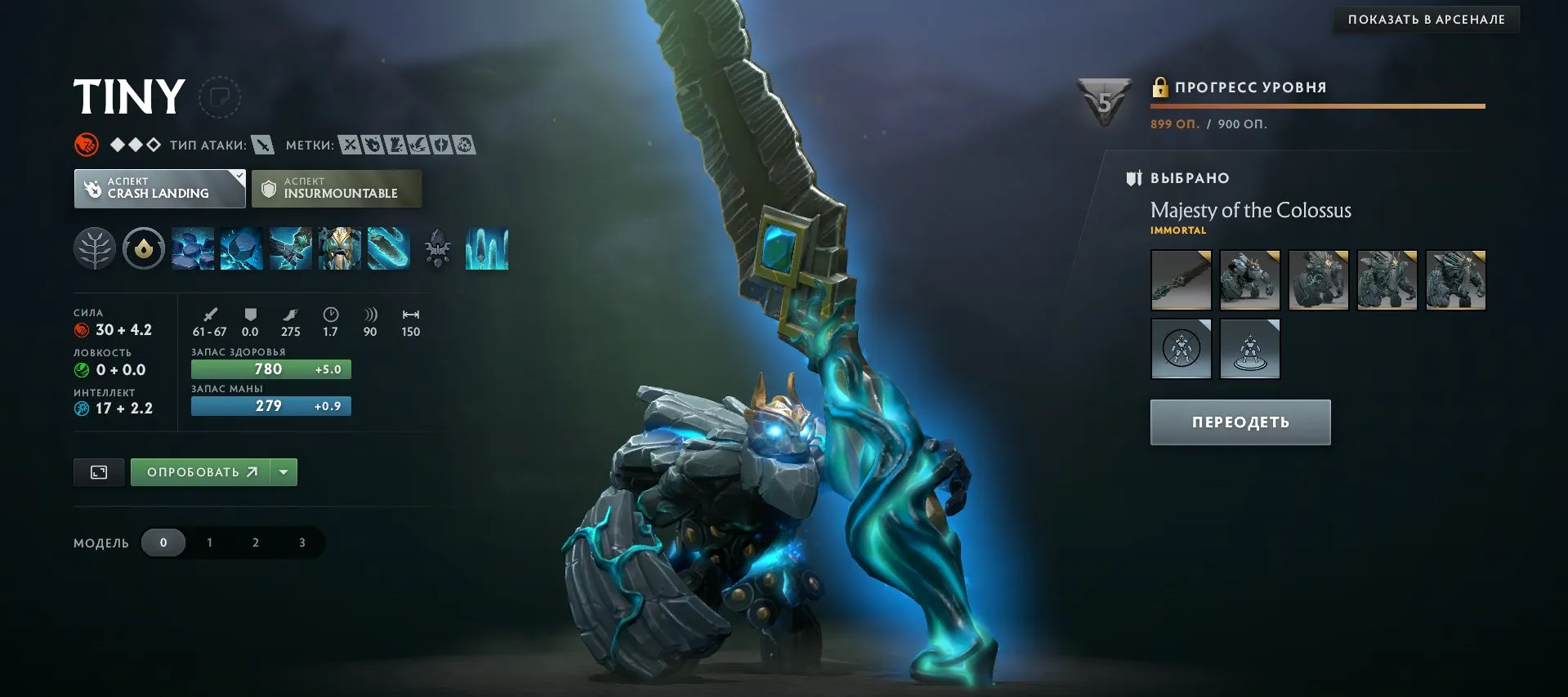
Task: Click the melee attack type icon
Action: [261, 144]
